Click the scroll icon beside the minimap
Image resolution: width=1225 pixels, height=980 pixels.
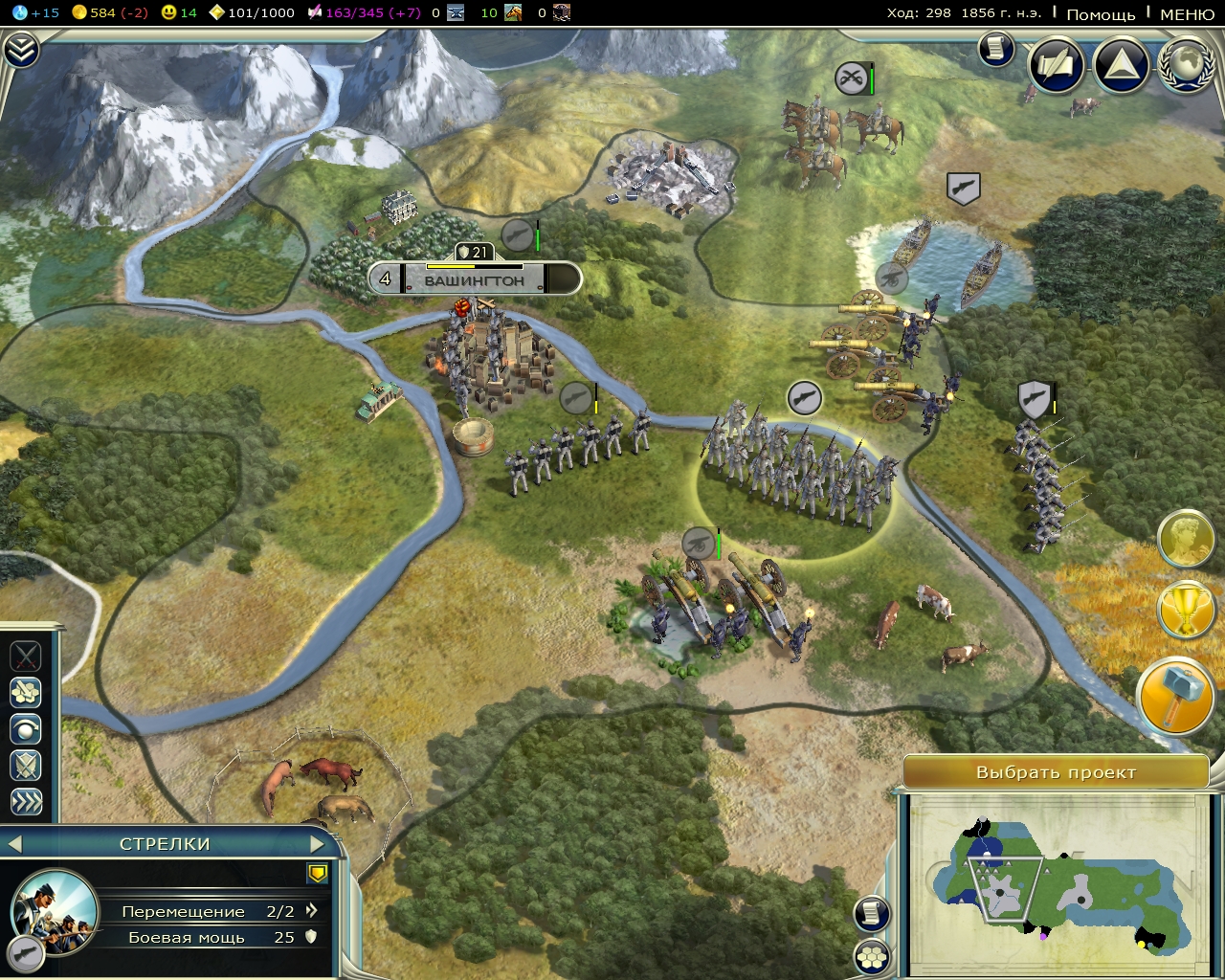click(872, 914)
